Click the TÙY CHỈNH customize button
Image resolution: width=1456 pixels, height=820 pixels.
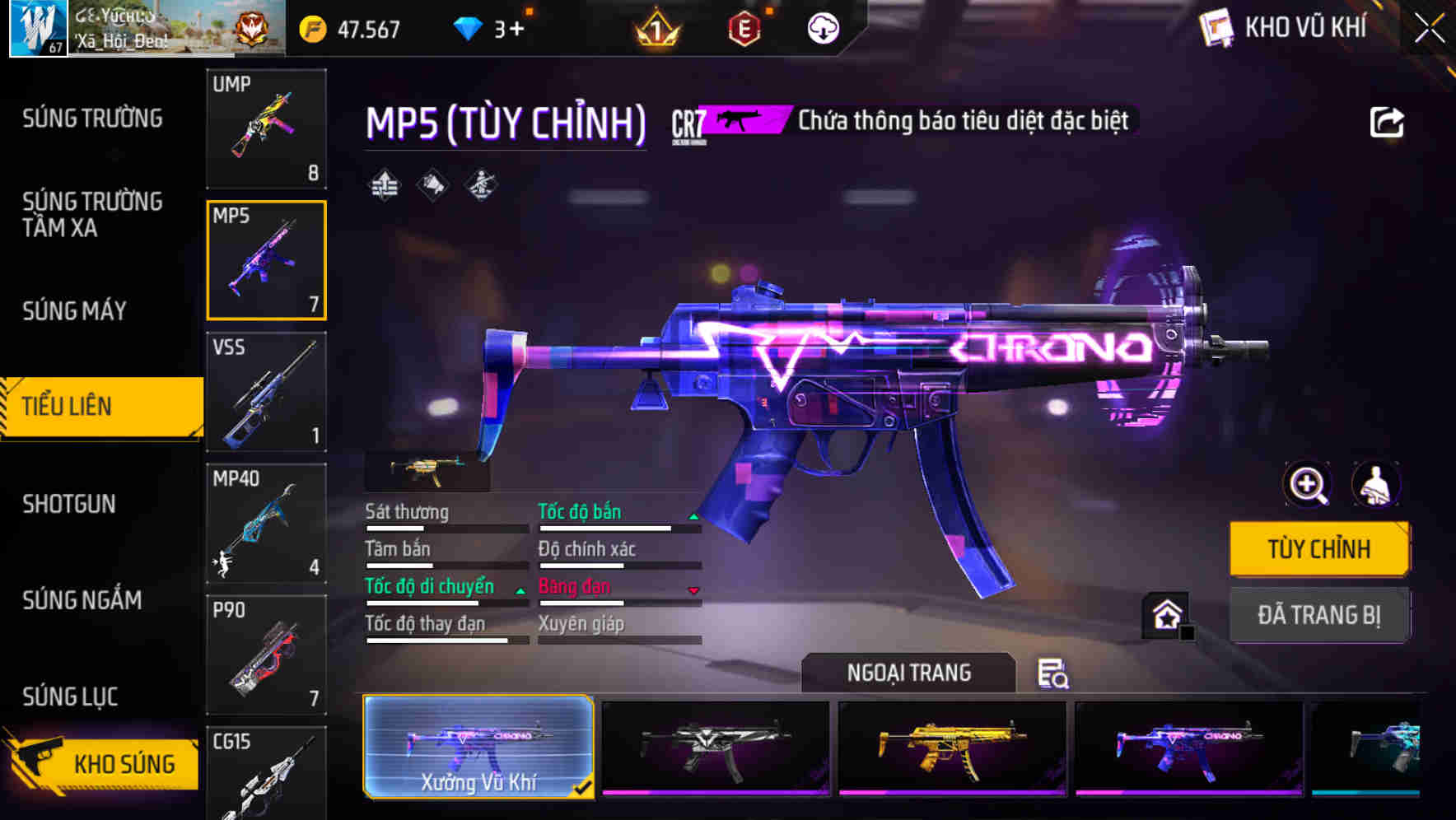click(x=1318, y=548)
